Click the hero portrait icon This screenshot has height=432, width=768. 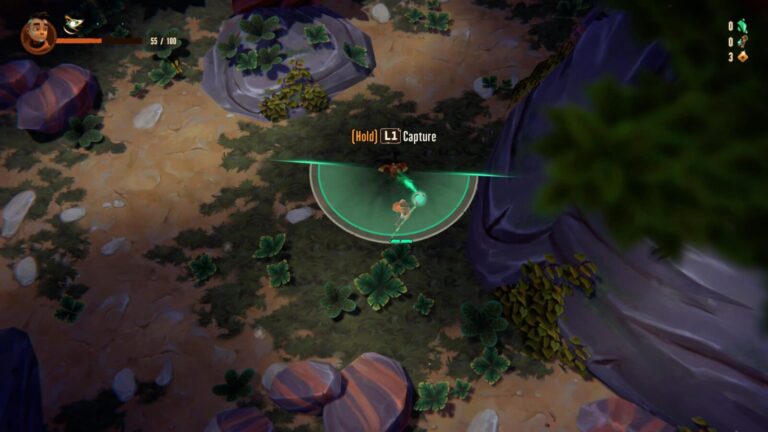(x=37, y=35)
